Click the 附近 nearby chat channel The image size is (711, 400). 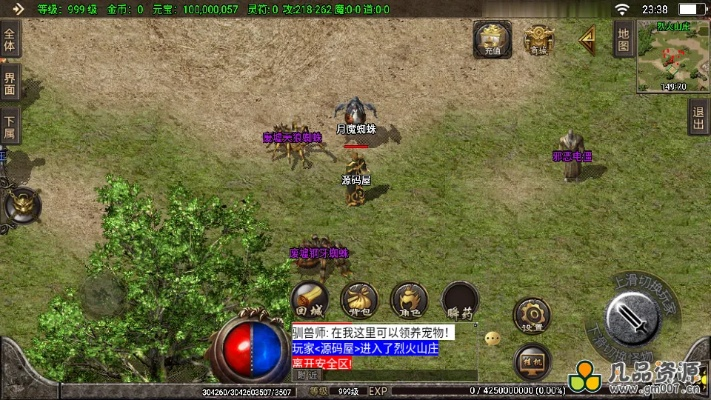[x=308, y=374]
